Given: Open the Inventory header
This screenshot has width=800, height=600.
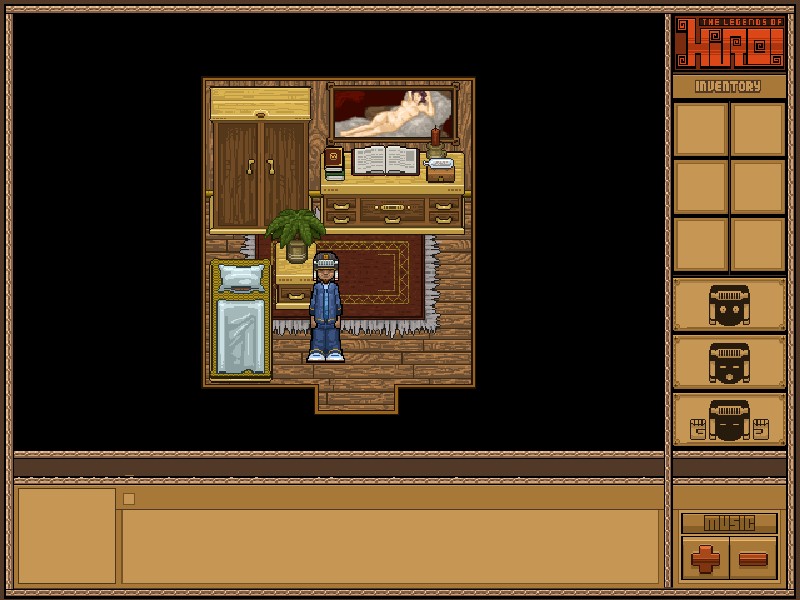Looking at the screenshot, I should (729, 87).
